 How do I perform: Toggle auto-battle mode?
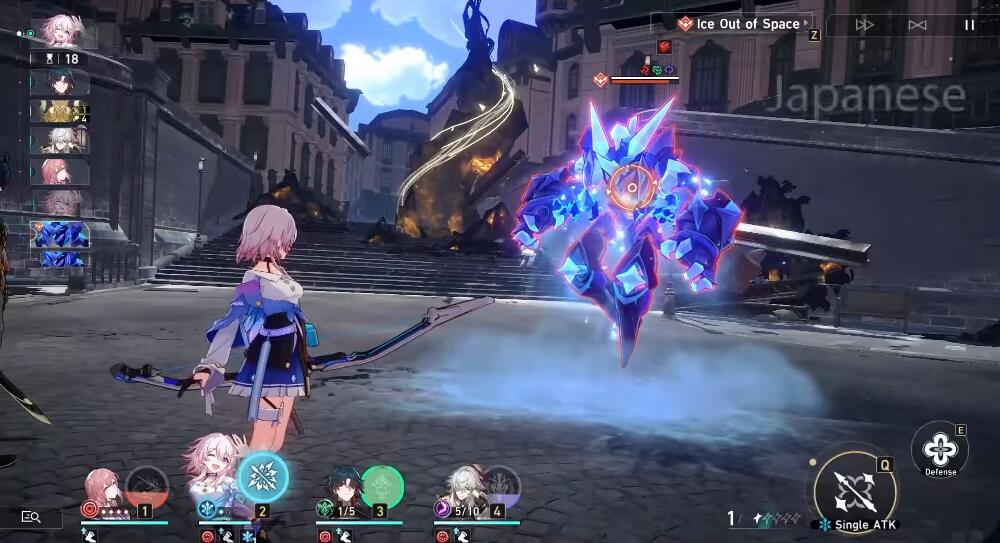tap(917, 25)
